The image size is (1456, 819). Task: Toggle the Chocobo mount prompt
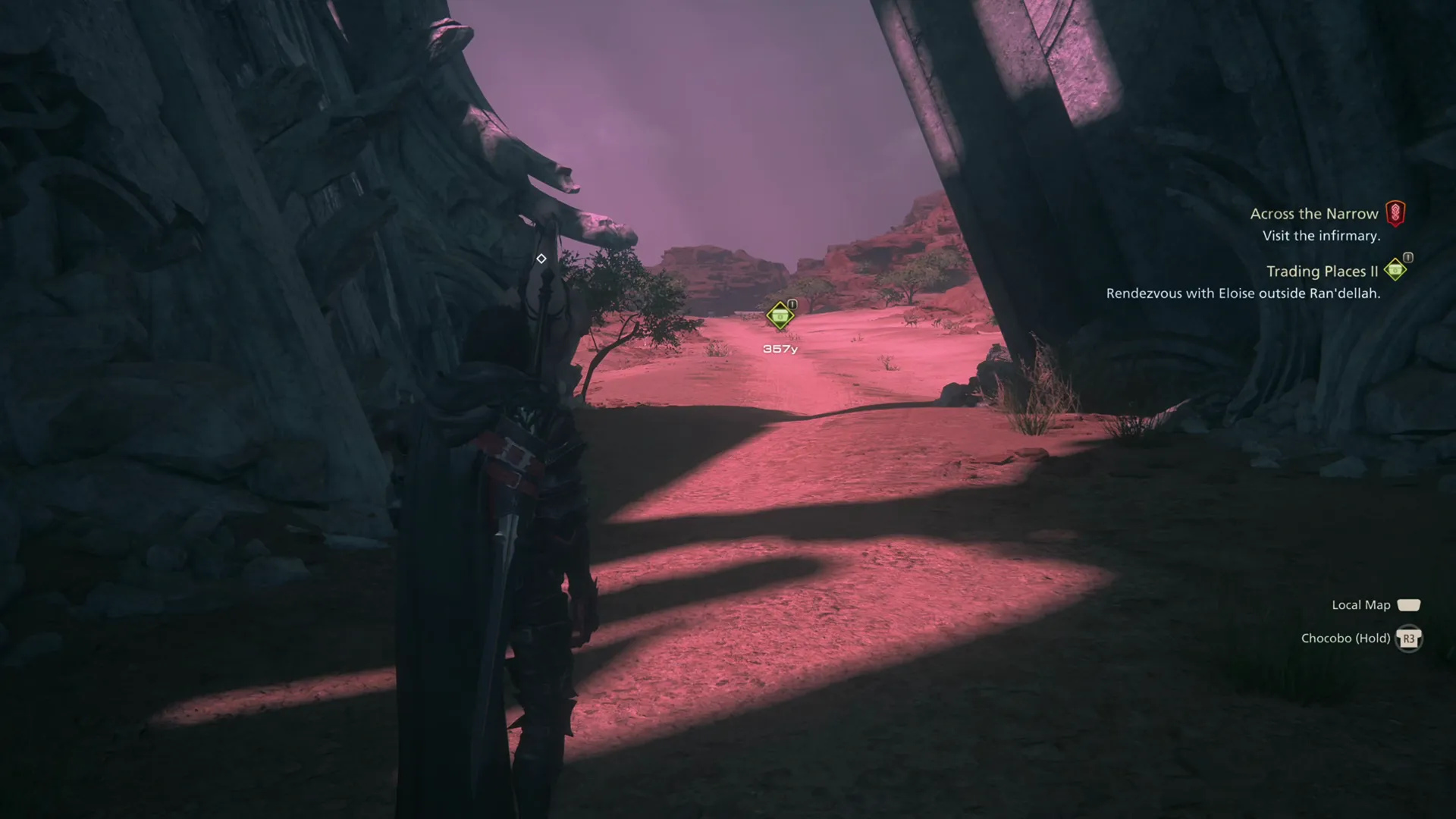[1361, 639]
